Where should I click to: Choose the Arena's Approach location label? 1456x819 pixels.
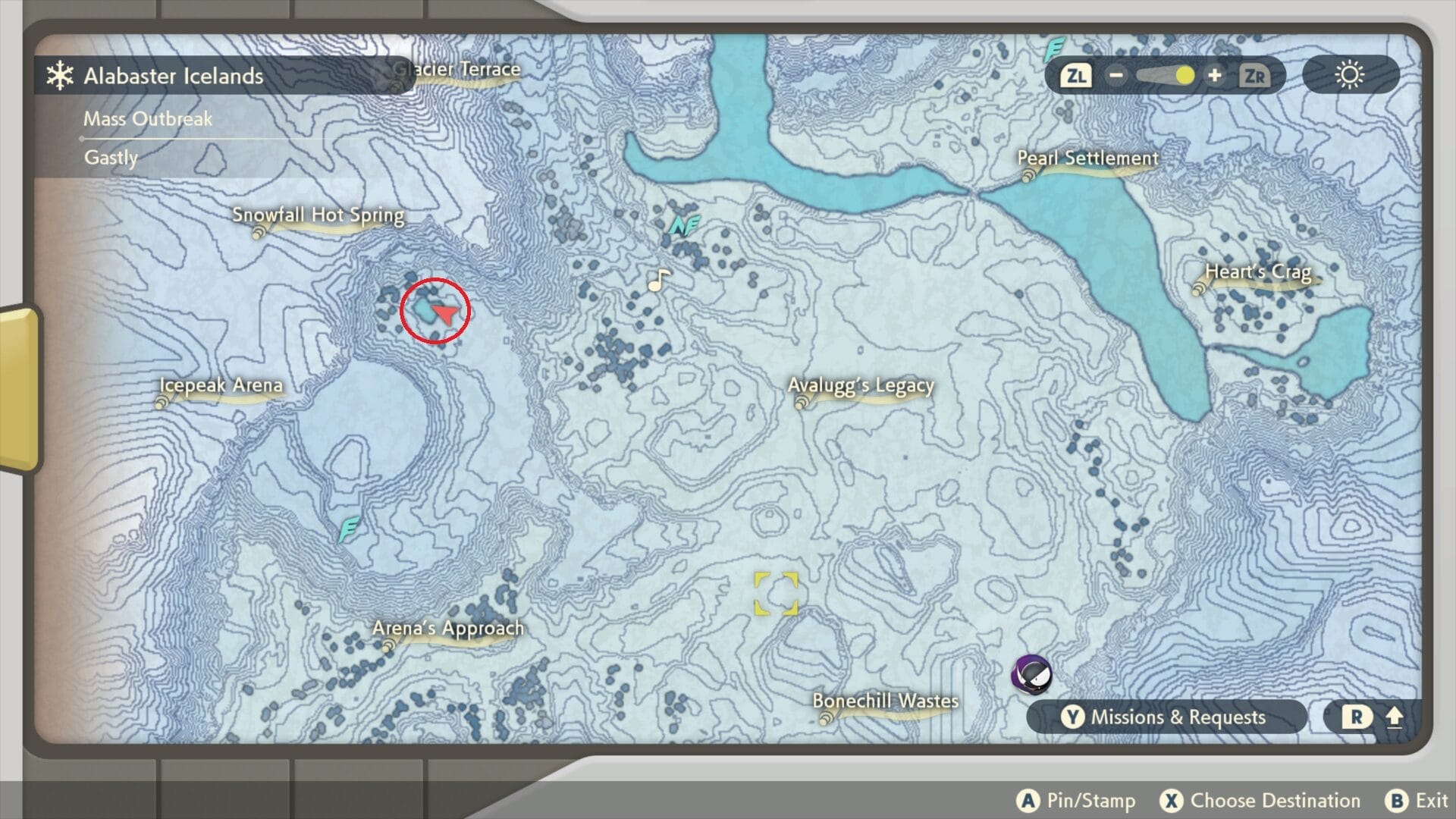click(x=447, y=629)
